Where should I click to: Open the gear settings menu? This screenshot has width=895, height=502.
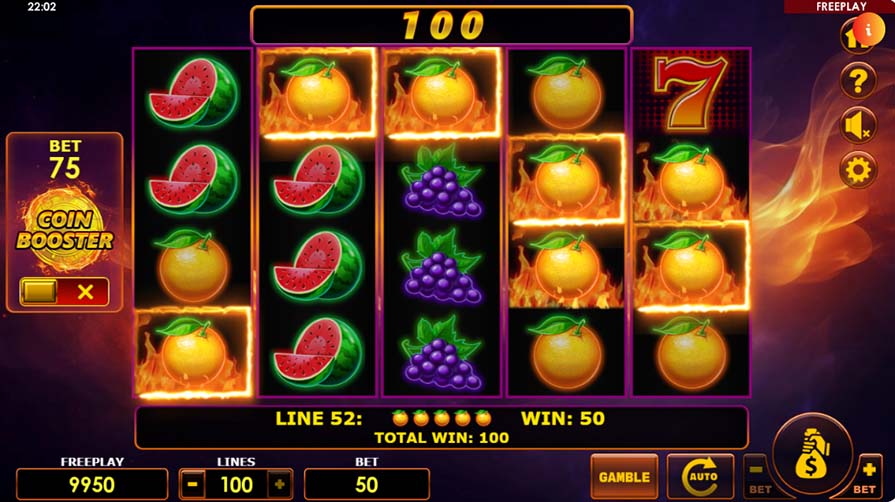tap(858, 169)
